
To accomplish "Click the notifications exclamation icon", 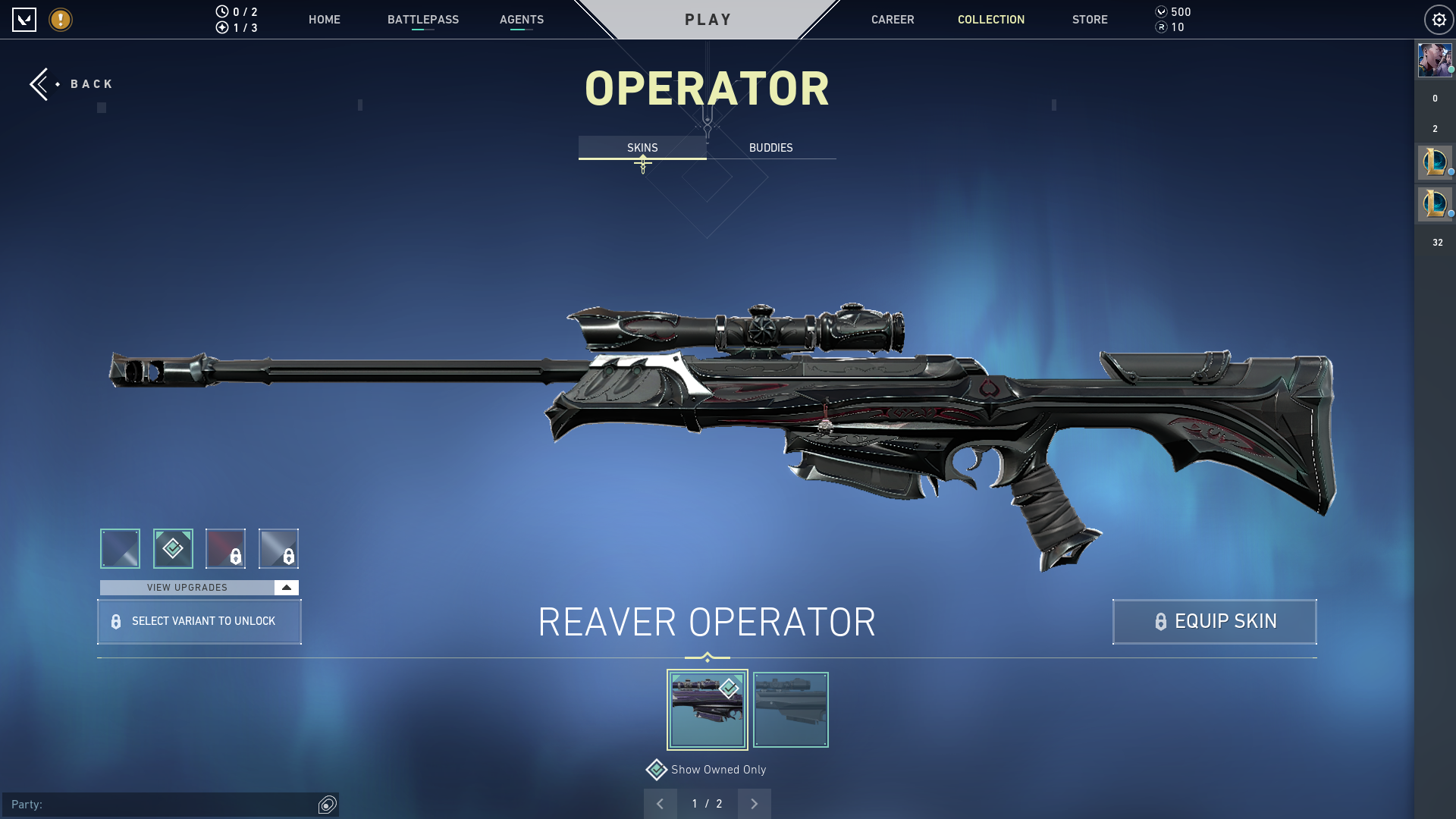I will tap(59, 20).
